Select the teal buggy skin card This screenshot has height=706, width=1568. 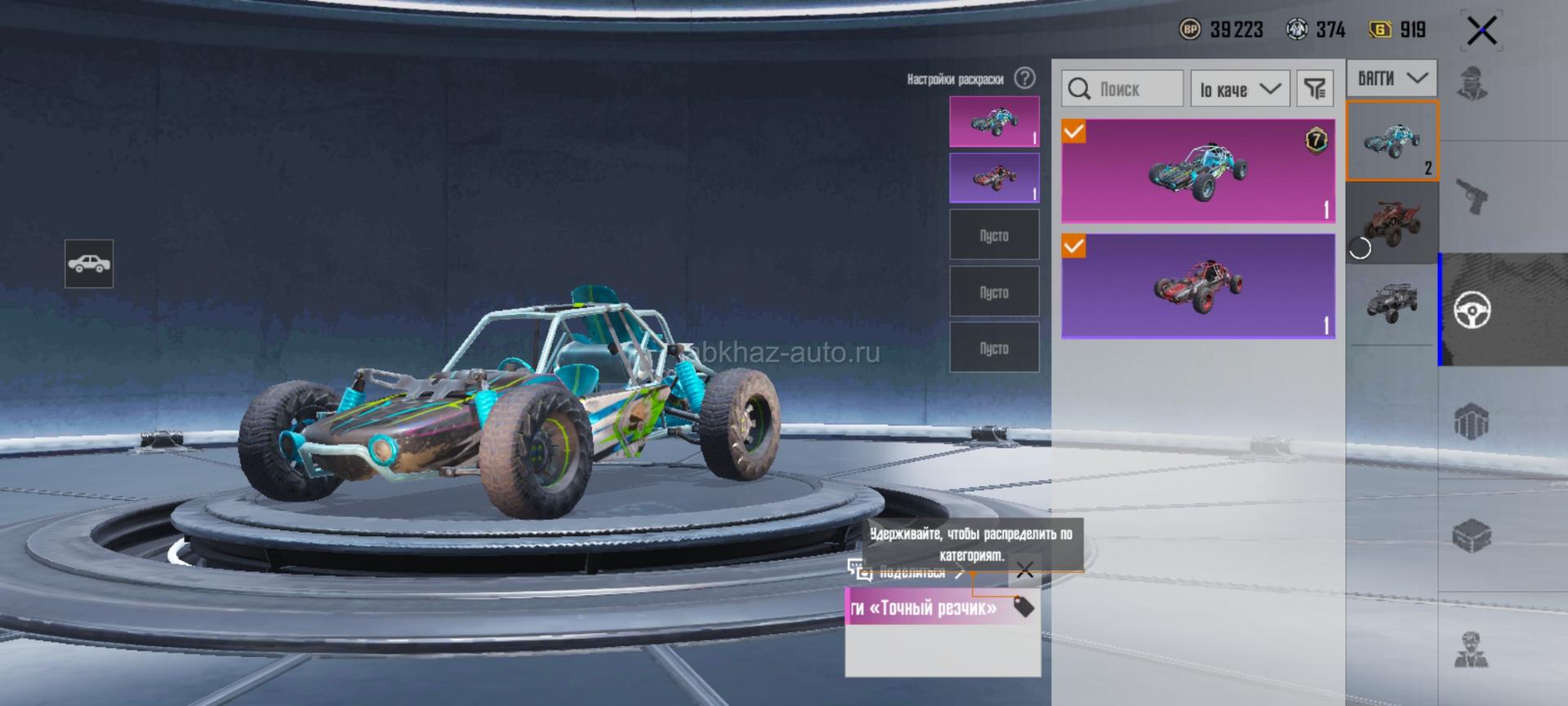click(x=1198, y=172)
